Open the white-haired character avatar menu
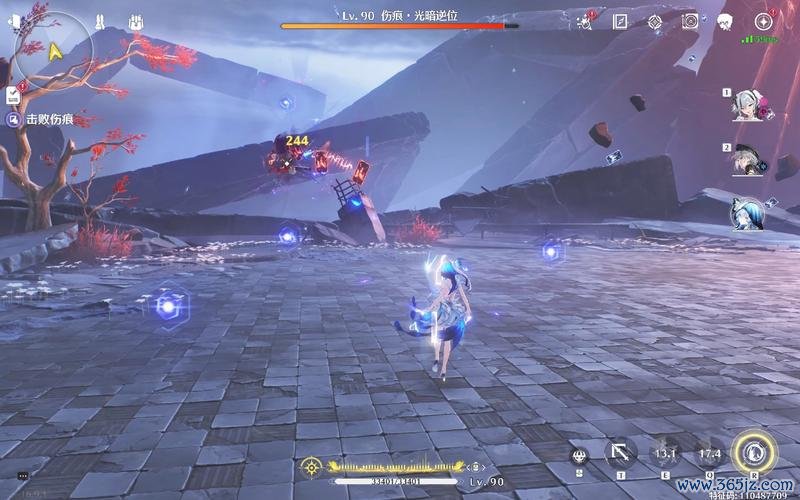Viewport: 800px width, 500px height. (x=725, y=21)
